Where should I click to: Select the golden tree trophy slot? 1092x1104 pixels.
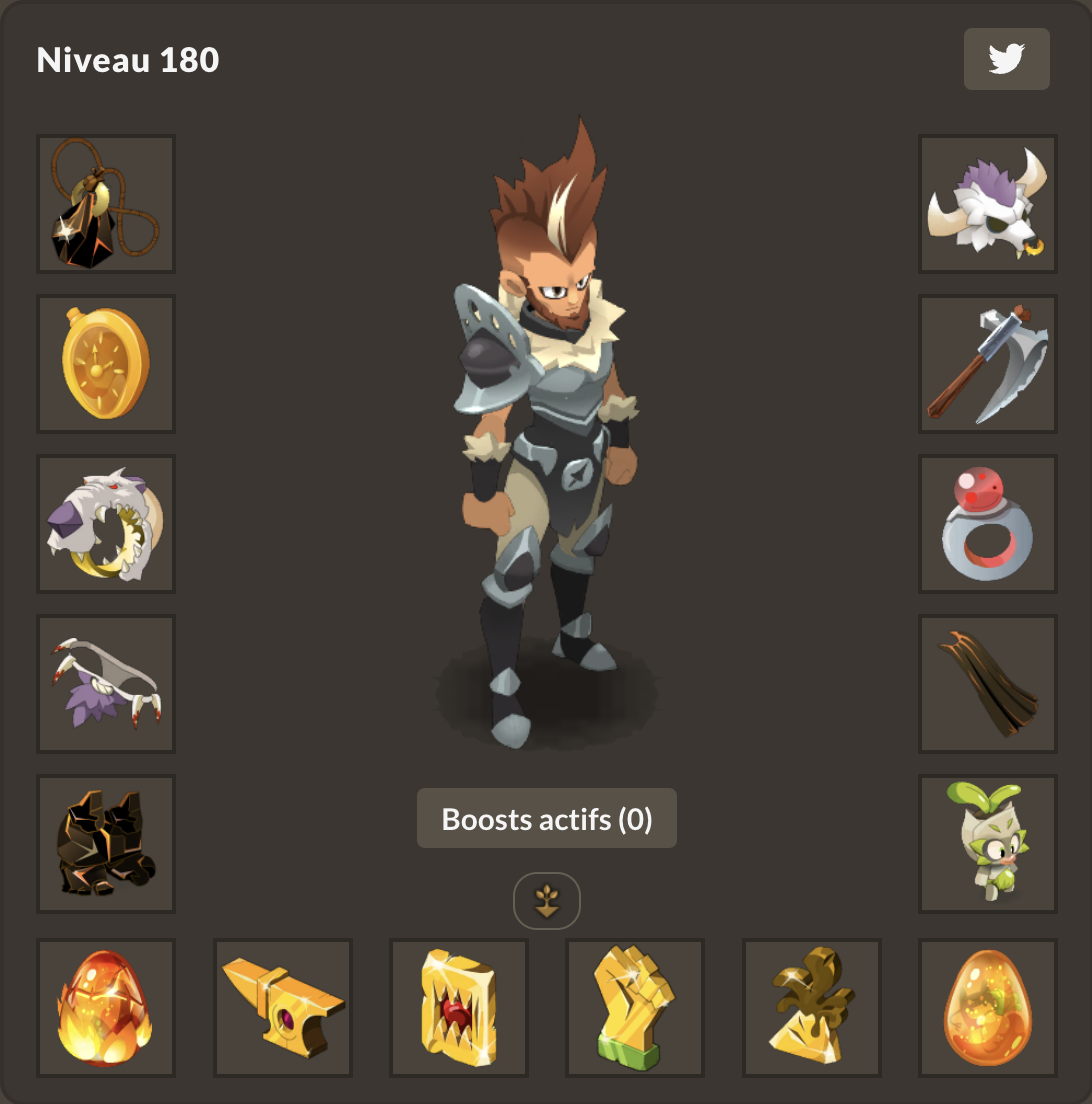pos(812,1008)
